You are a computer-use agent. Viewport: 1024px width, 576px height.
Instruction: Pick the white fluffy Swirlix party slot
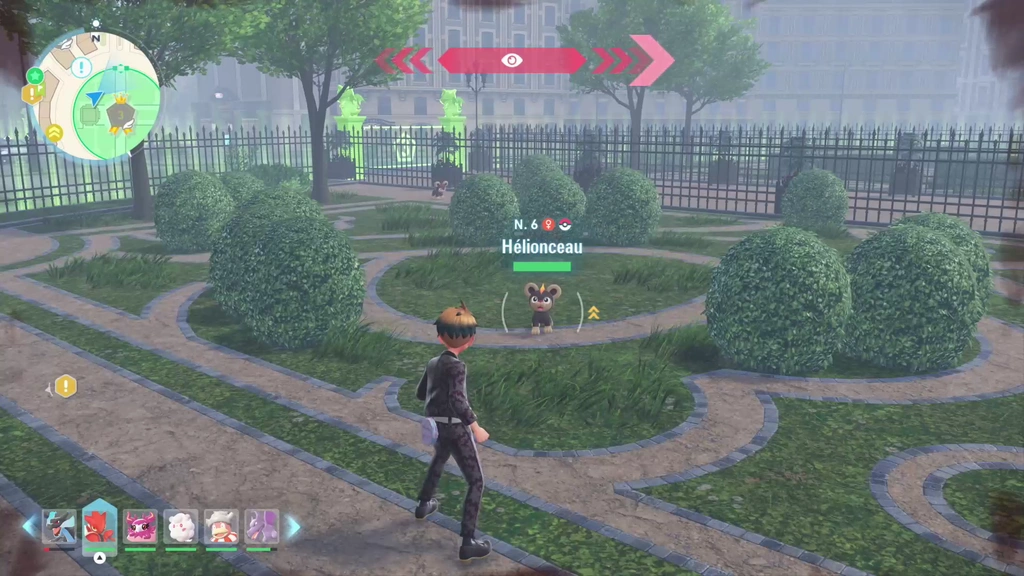point(181,526)
